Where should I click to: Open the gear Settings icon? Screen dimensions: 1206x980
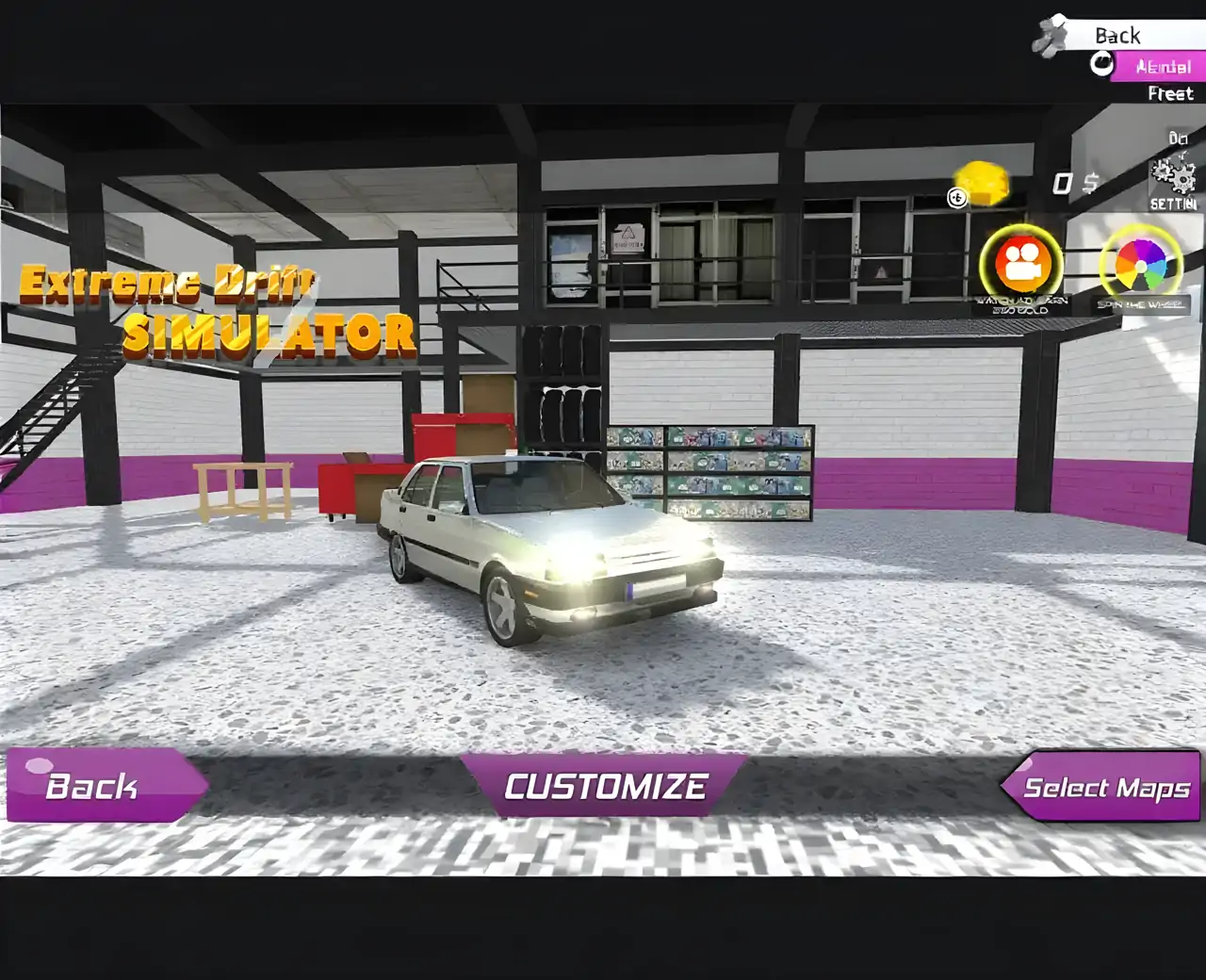tap(1173, 177)
